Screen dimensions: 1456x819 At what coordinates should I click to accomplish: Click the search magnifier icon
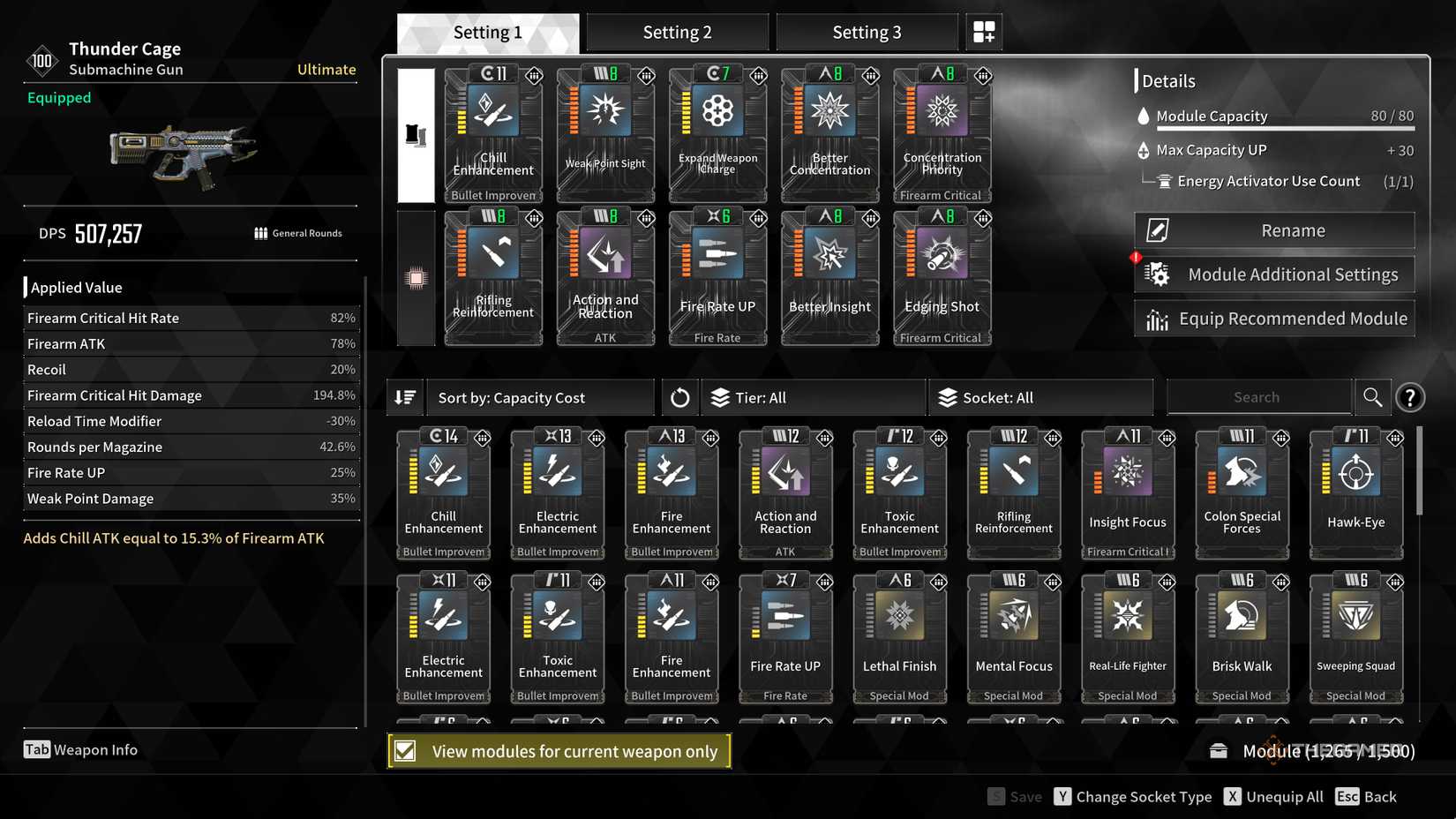(x=1372, y=397)
